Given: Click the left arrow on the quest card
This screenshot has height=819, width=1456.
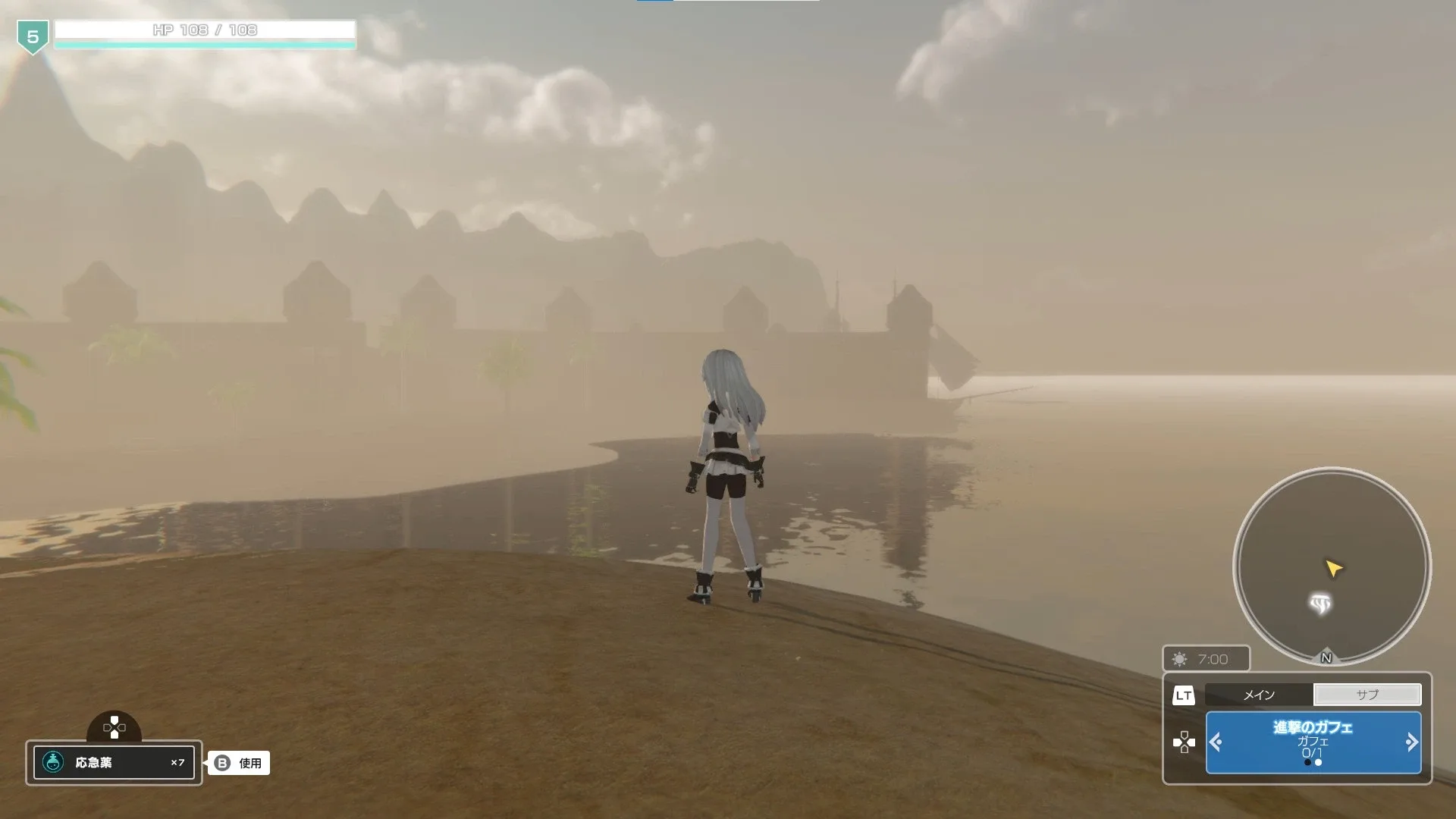Looking at the screenshot, I should click(1216, 742).
